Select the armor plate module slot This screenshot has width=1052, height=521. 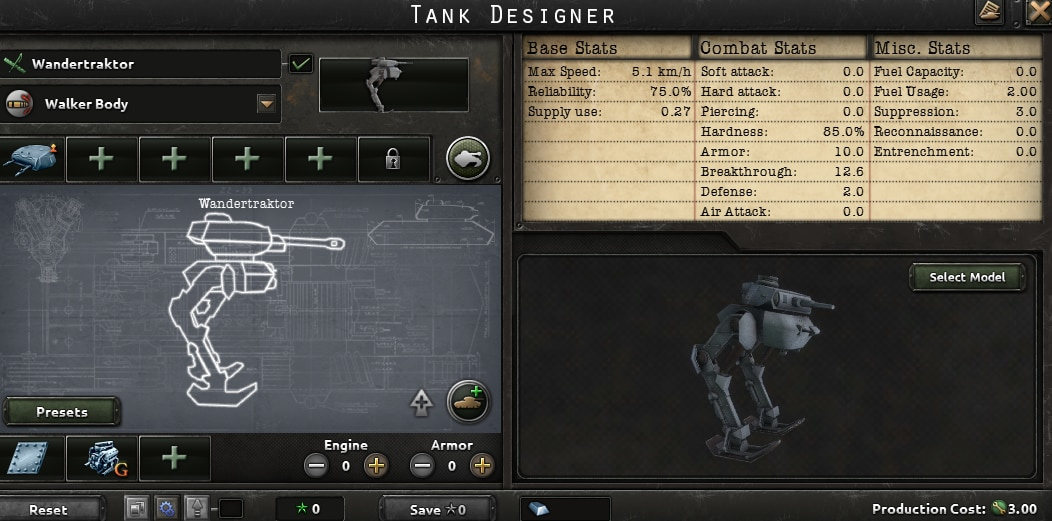30,458
